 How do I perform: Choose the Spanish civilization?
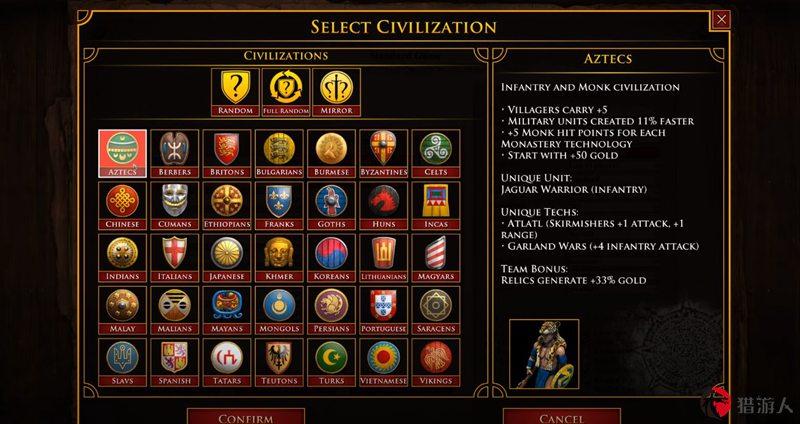[x=175, y=361]
